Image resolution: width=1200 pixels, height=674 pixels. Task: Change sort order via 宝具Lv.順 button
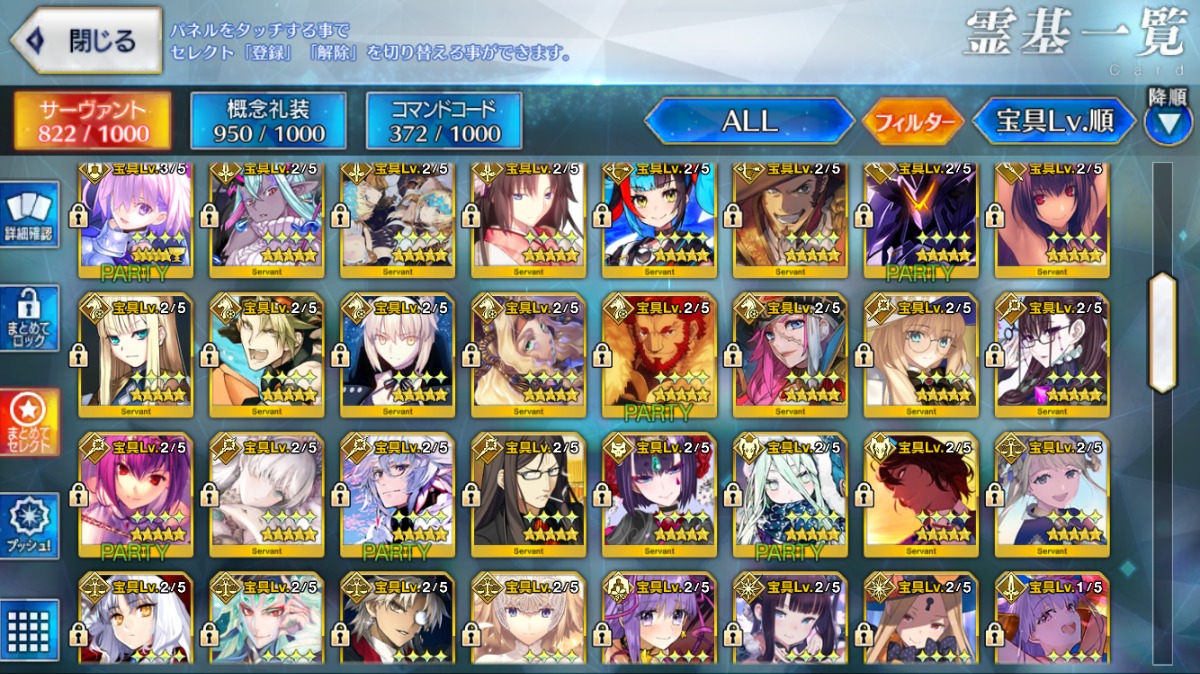[x=1054, y=122]
